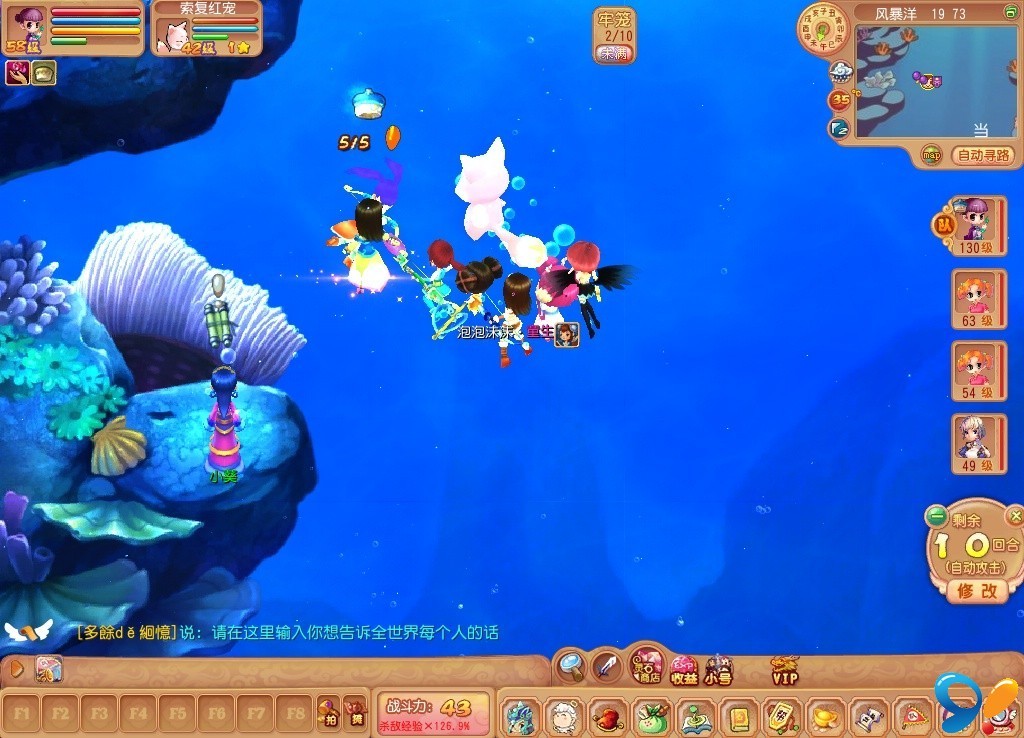
Task: Click the 修改 button on the auto-attack panel
Action: click(x=977, y=590)
